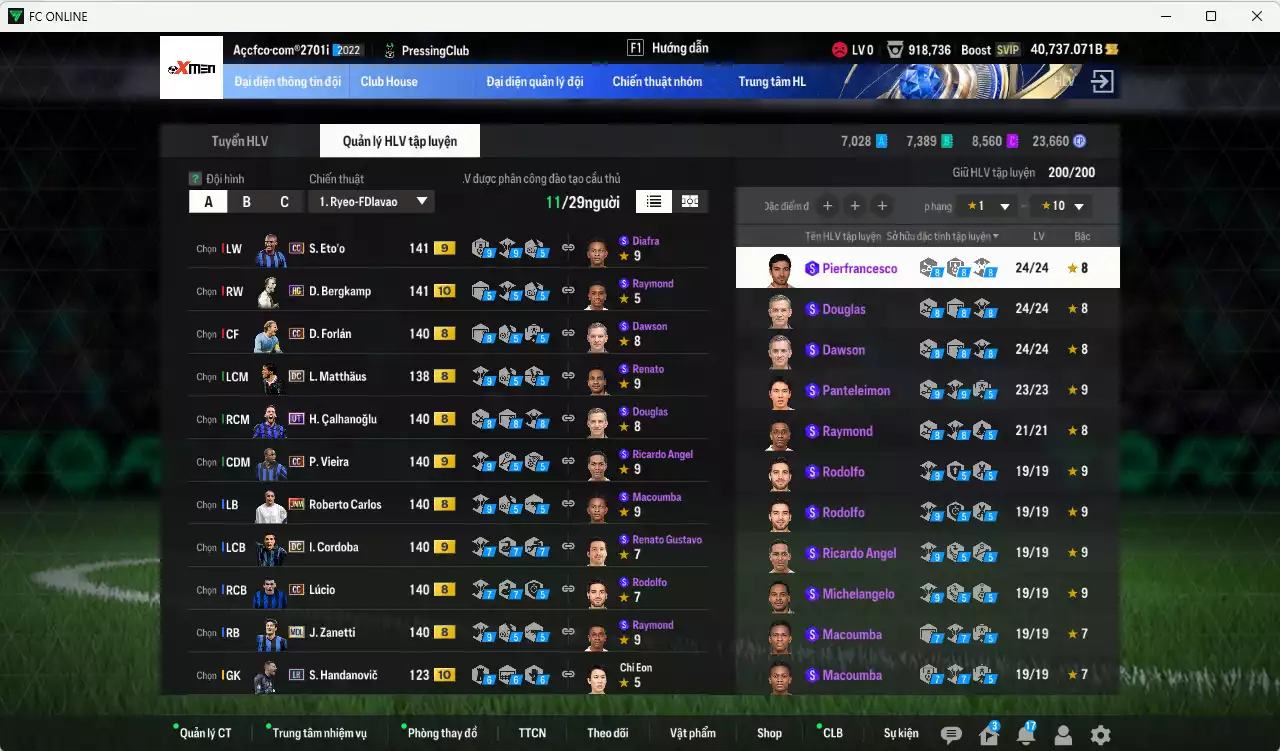This screenshot has height=751, width=1280.
Task: Select squad formation B
Action: coord(246,202)
